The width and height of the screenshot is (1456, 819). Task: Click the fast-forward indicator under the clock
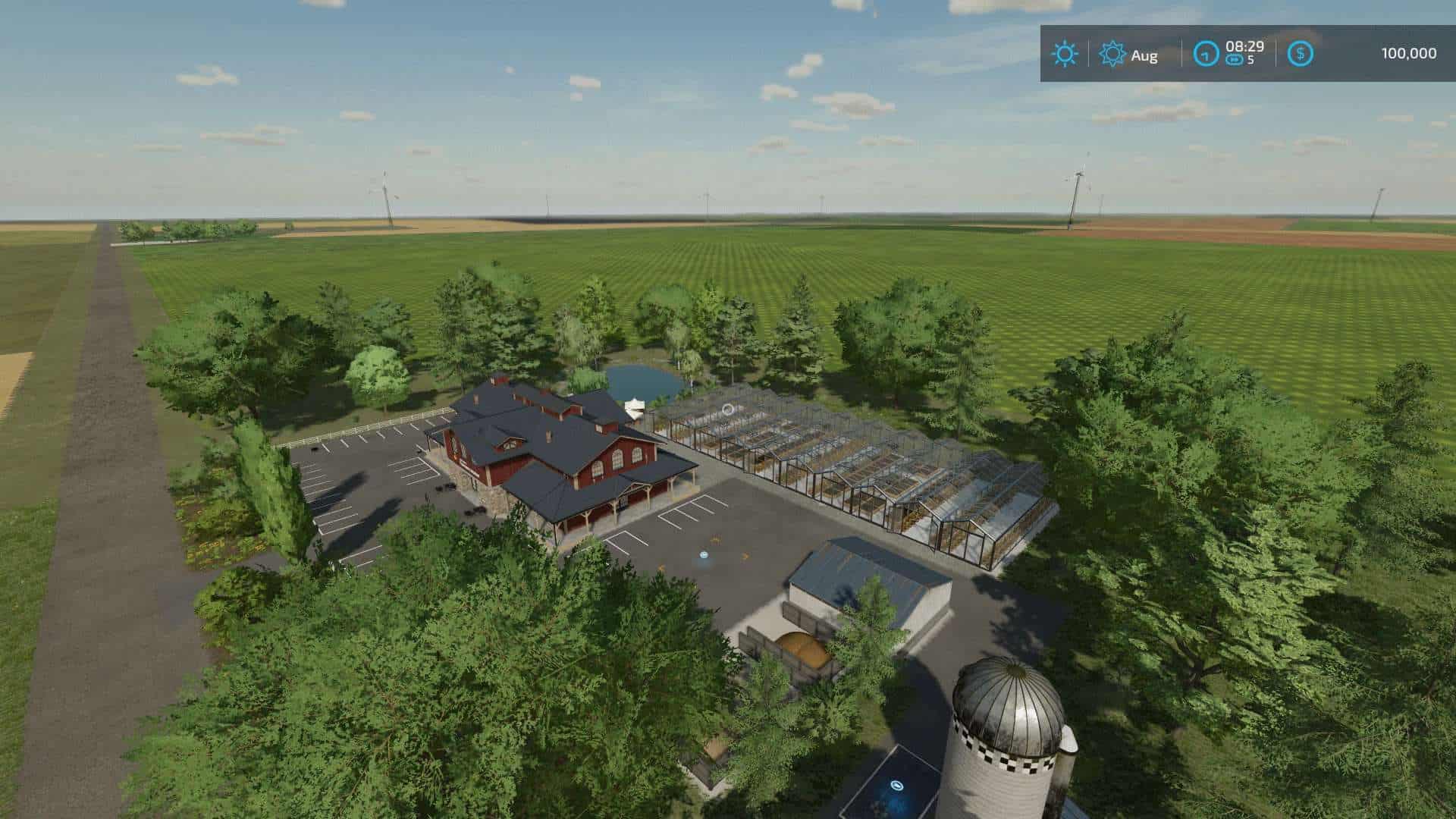click(x=1235, y=58)
